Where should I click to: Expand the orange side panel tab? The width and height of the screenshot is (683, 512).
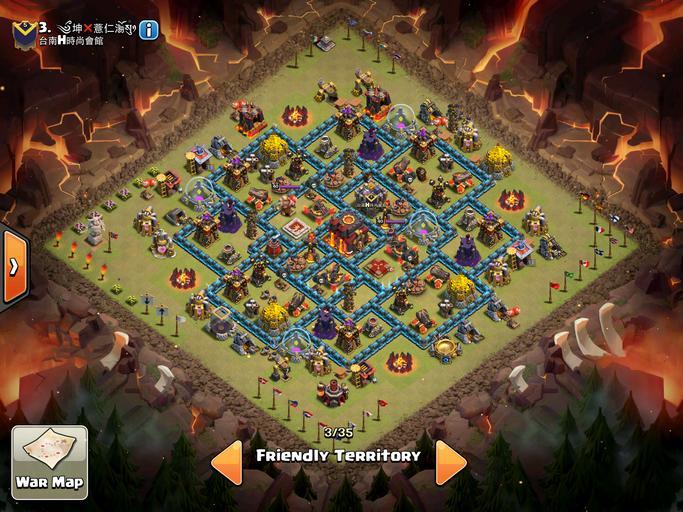(x=12, y=267)
